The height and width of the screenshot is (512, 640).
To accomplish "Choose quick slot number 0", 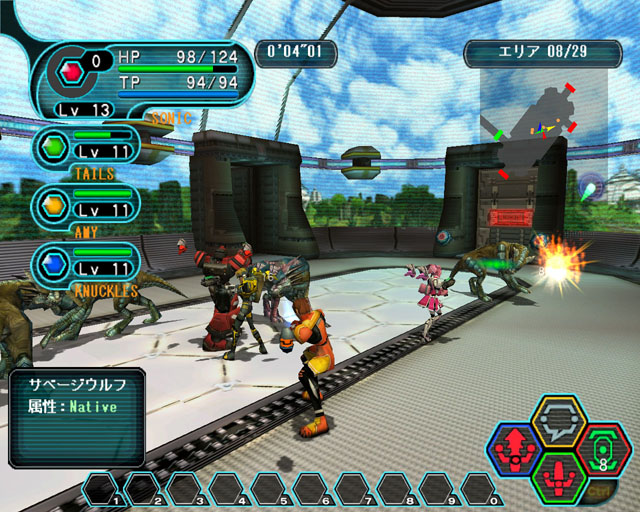I will click(479, 490).
